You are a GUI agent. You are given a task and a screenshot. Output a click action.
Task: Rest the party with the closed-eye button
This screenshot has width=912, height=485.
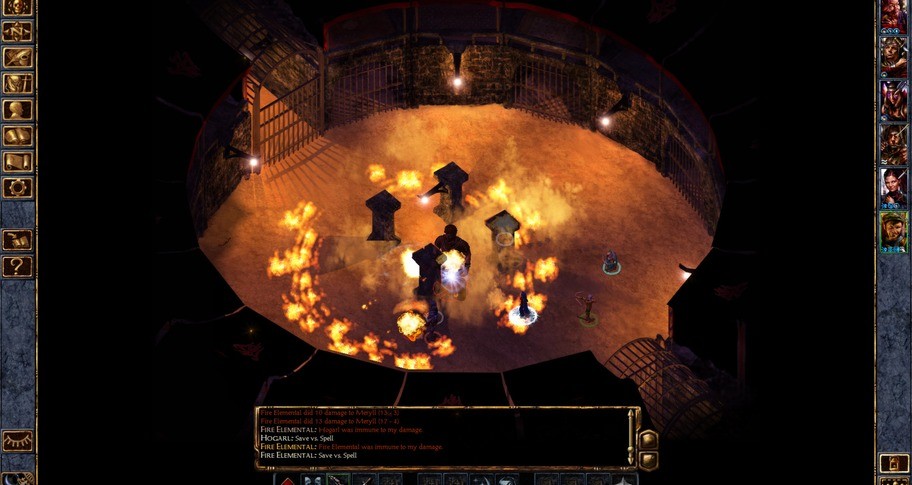tap(18, 441)
